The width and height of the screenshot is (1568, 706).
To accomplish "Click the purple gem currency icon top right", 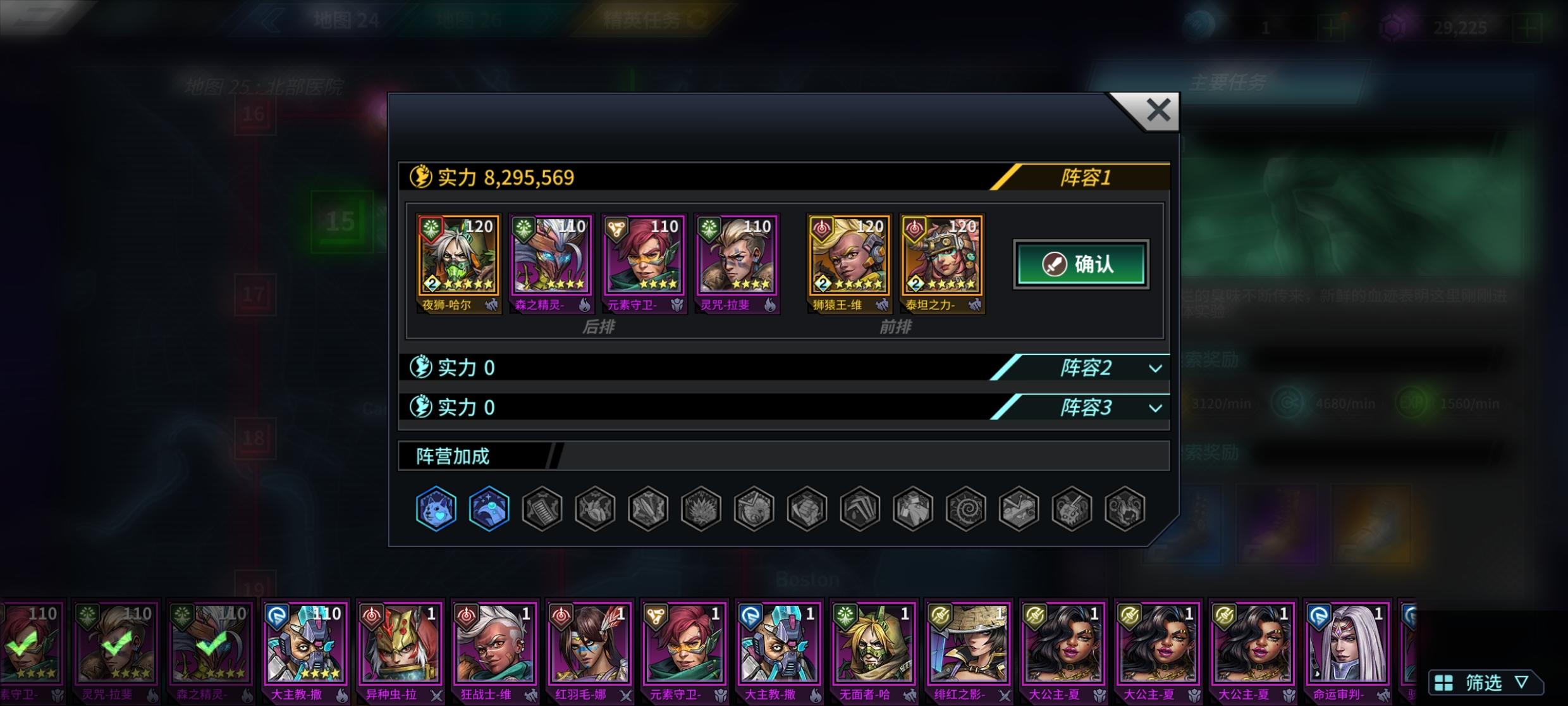I will pyautogui.click(x=1393, y=25).
